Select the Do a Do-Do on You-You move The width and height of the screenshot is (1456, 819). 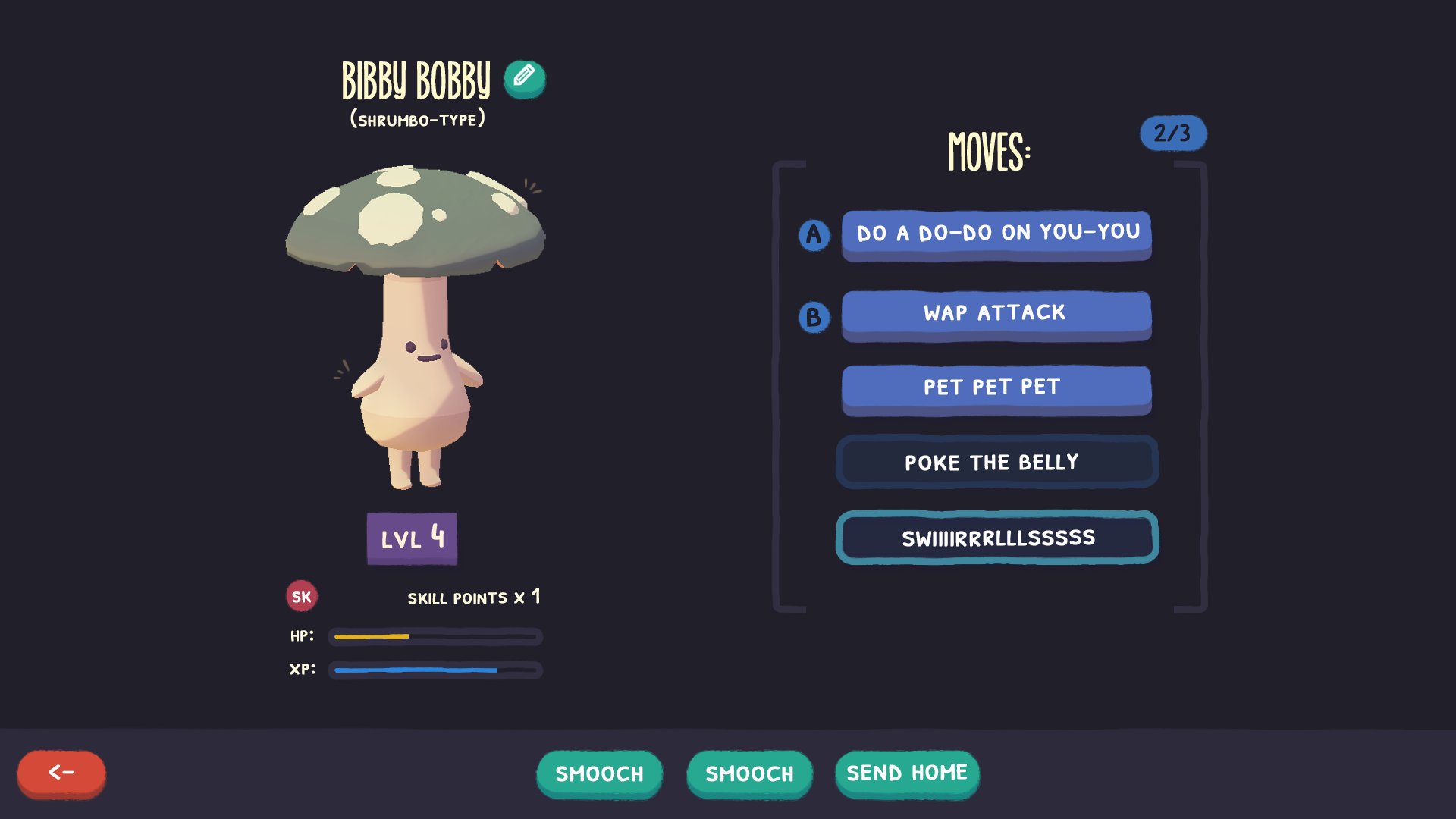pos(996,234)
